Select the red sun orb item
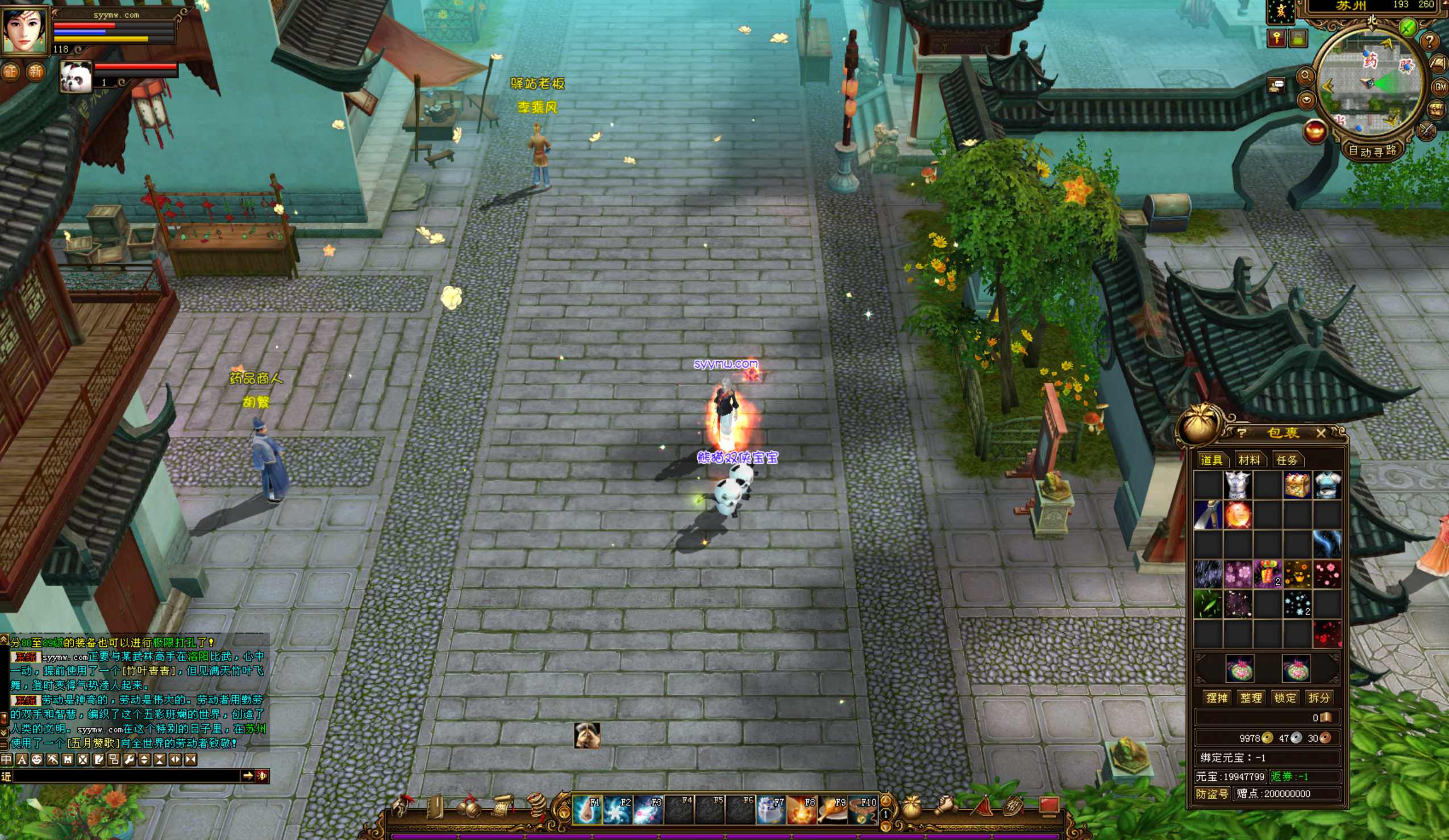Viewport: 1449px width, 840px height. [x=1238, y=515]
